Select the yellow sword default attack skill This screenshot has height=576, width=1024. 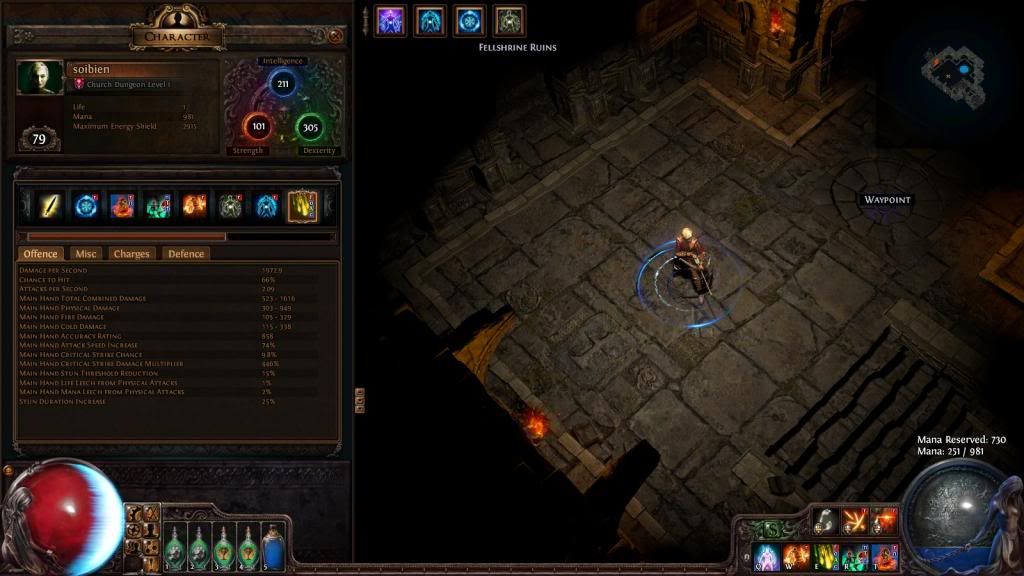52,206
